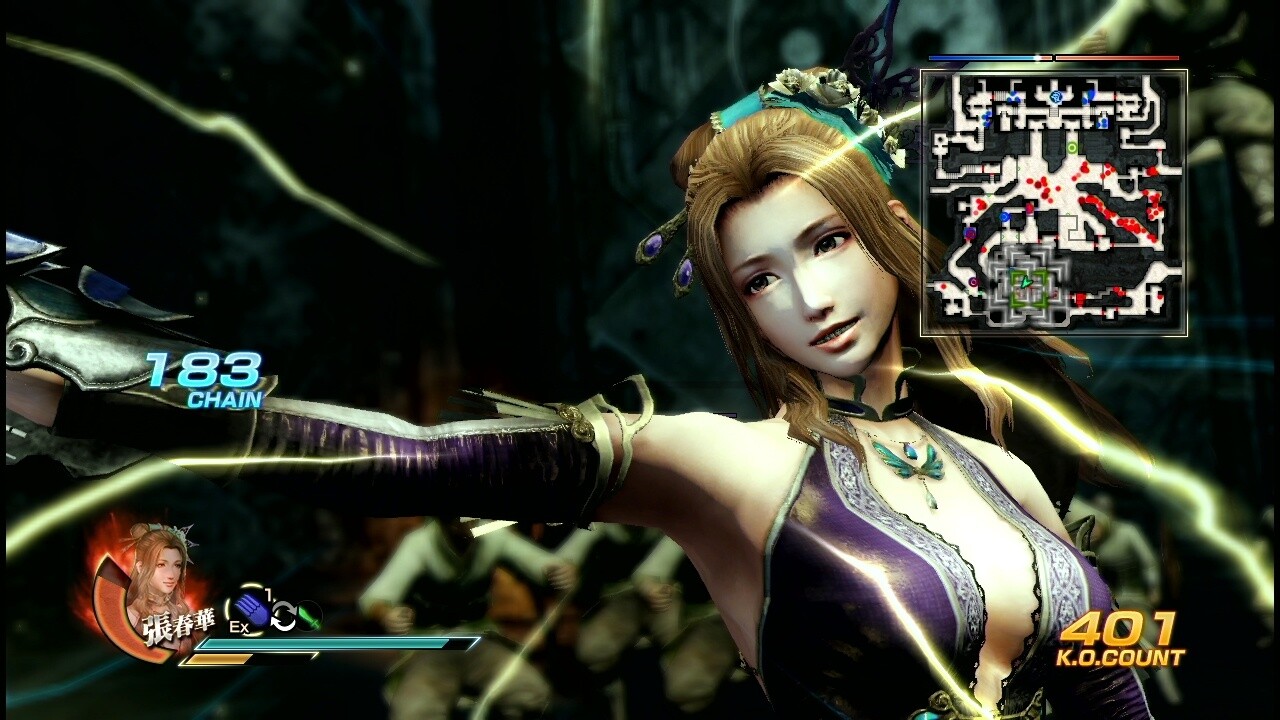Toggle the blue army icon at minimap top
Screen dimensions: 1280x720
[x=1056, y=97]
